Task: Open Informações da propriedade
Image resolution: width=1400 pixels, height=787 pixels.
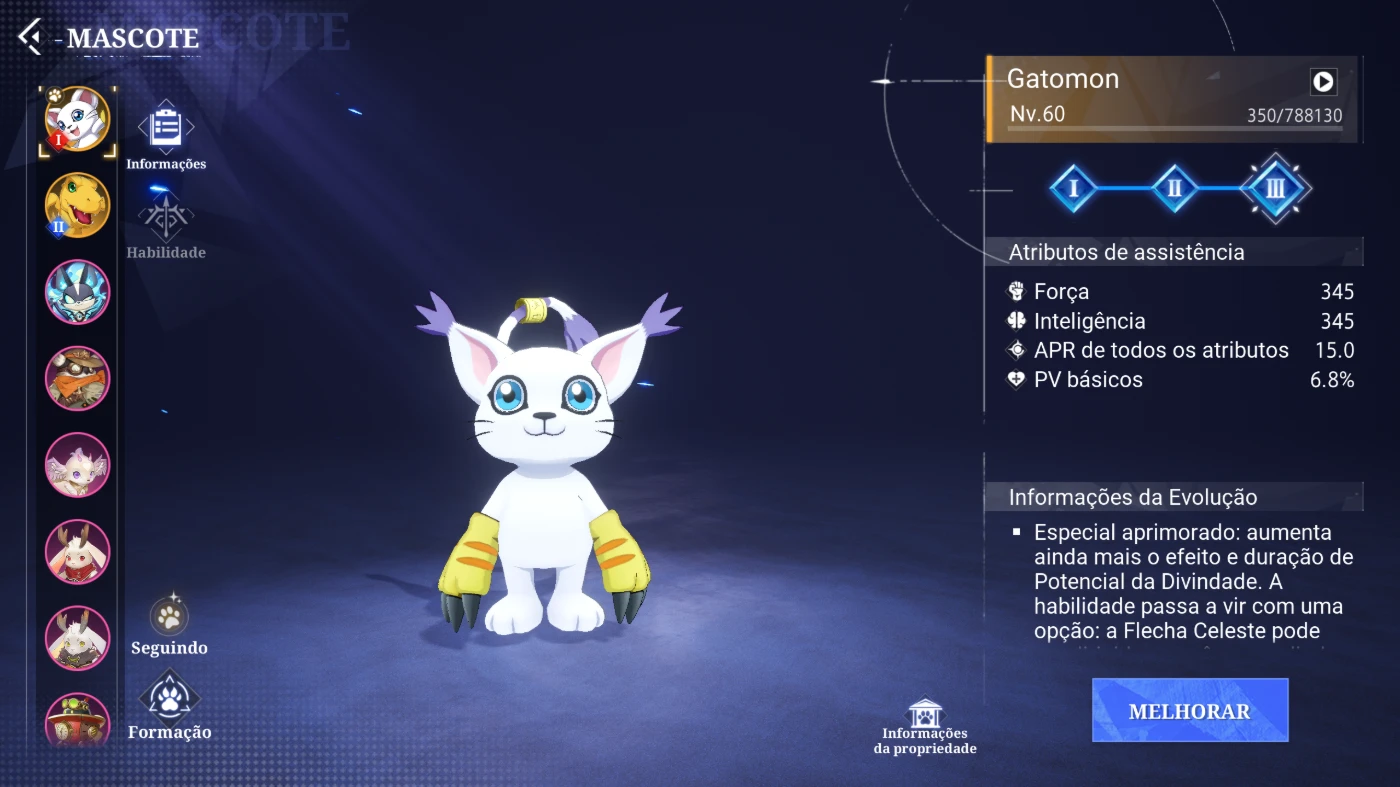Action: [x=925, y=727]
